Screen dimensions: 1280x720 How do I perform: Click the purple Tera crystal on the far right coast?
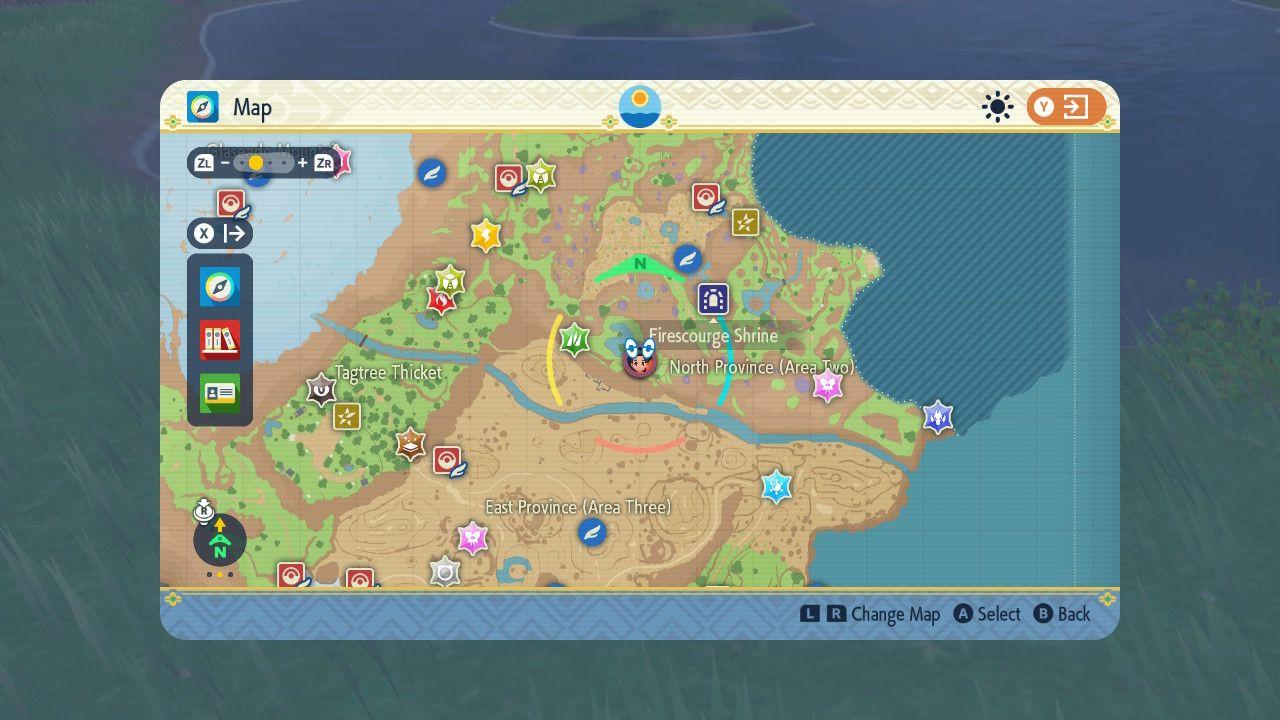tap(937, 418)
